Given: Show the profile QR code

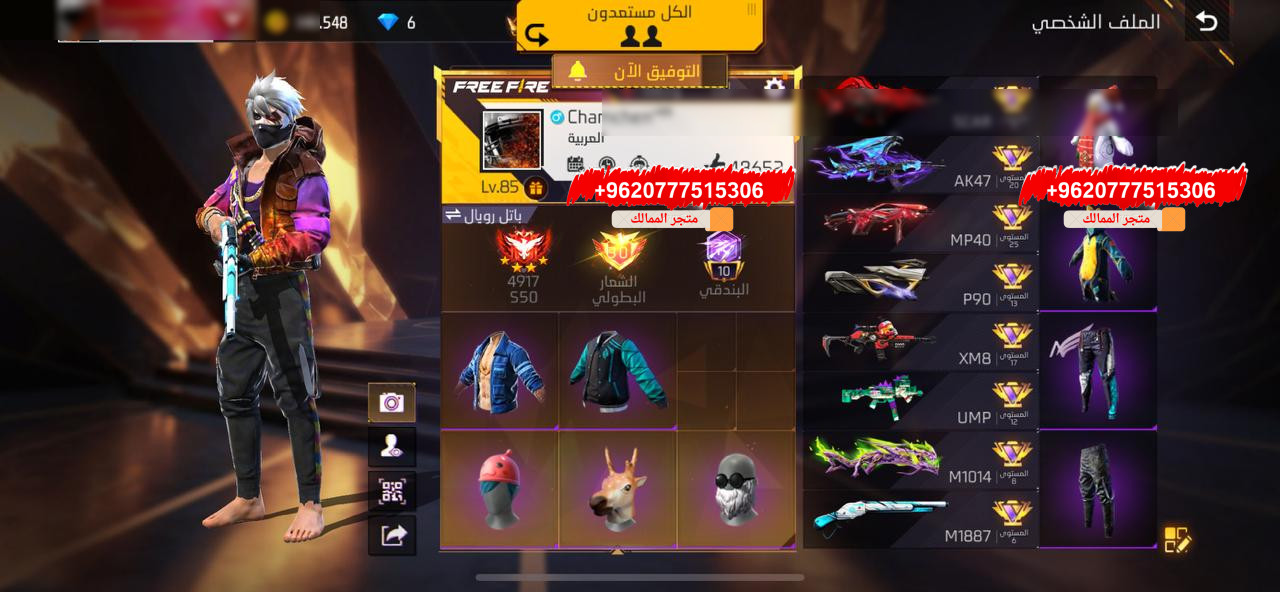Looking at the screenshot, I should point(392,491).
